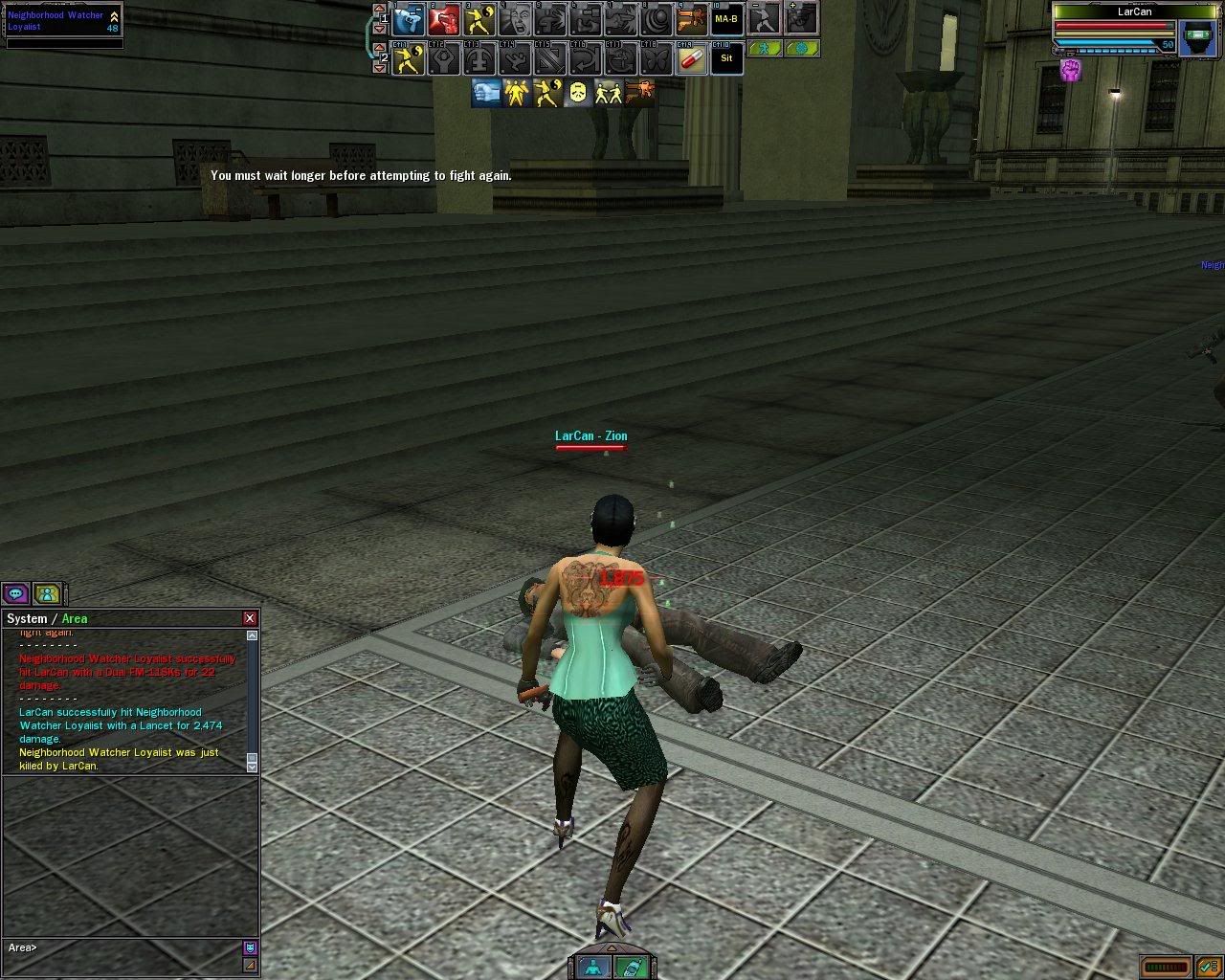
Task: Click the purple fist buff icon
Action: point(1070,70)
